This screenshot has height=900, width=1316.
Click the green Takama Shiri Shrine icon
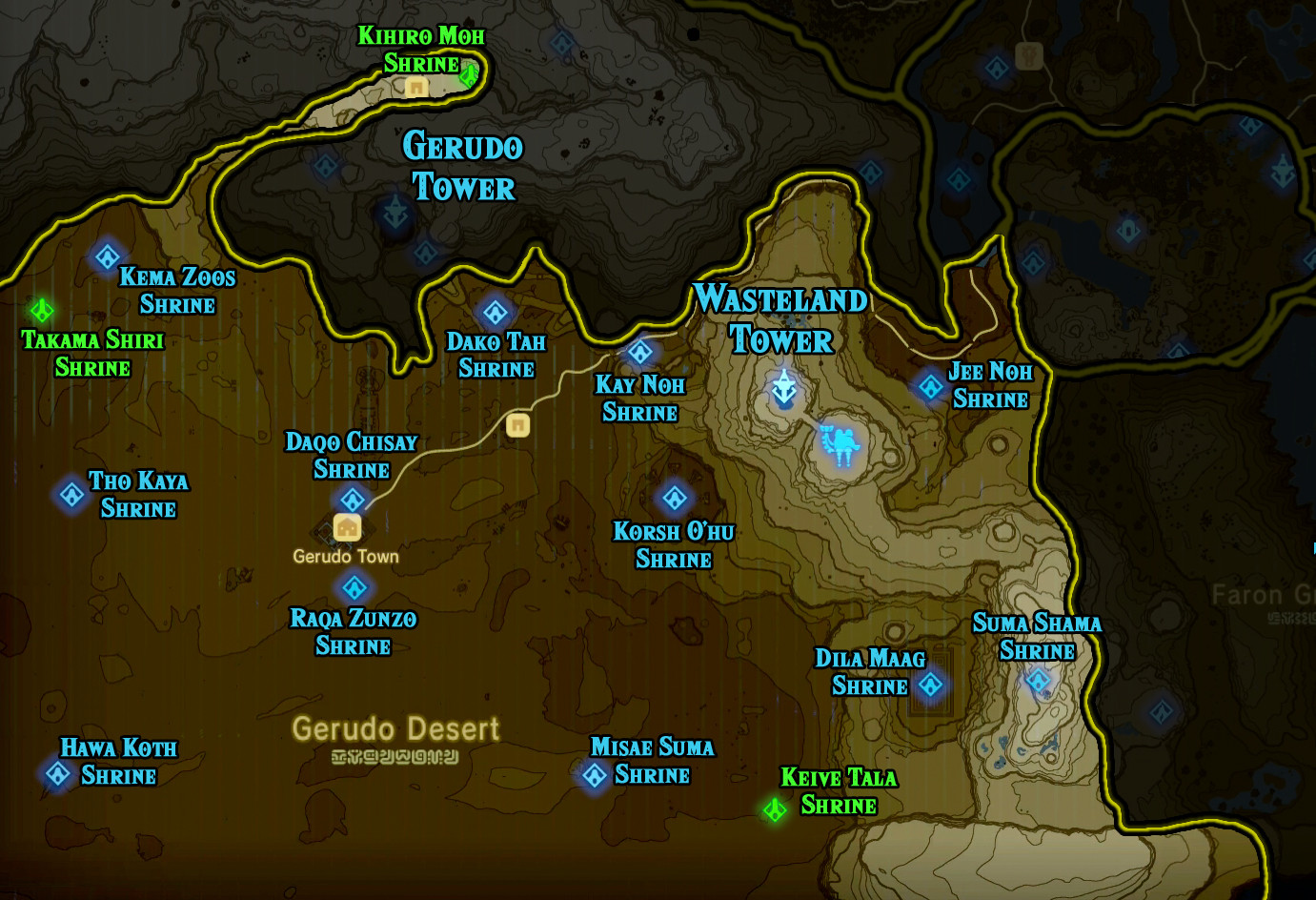(x=40, y=309)
